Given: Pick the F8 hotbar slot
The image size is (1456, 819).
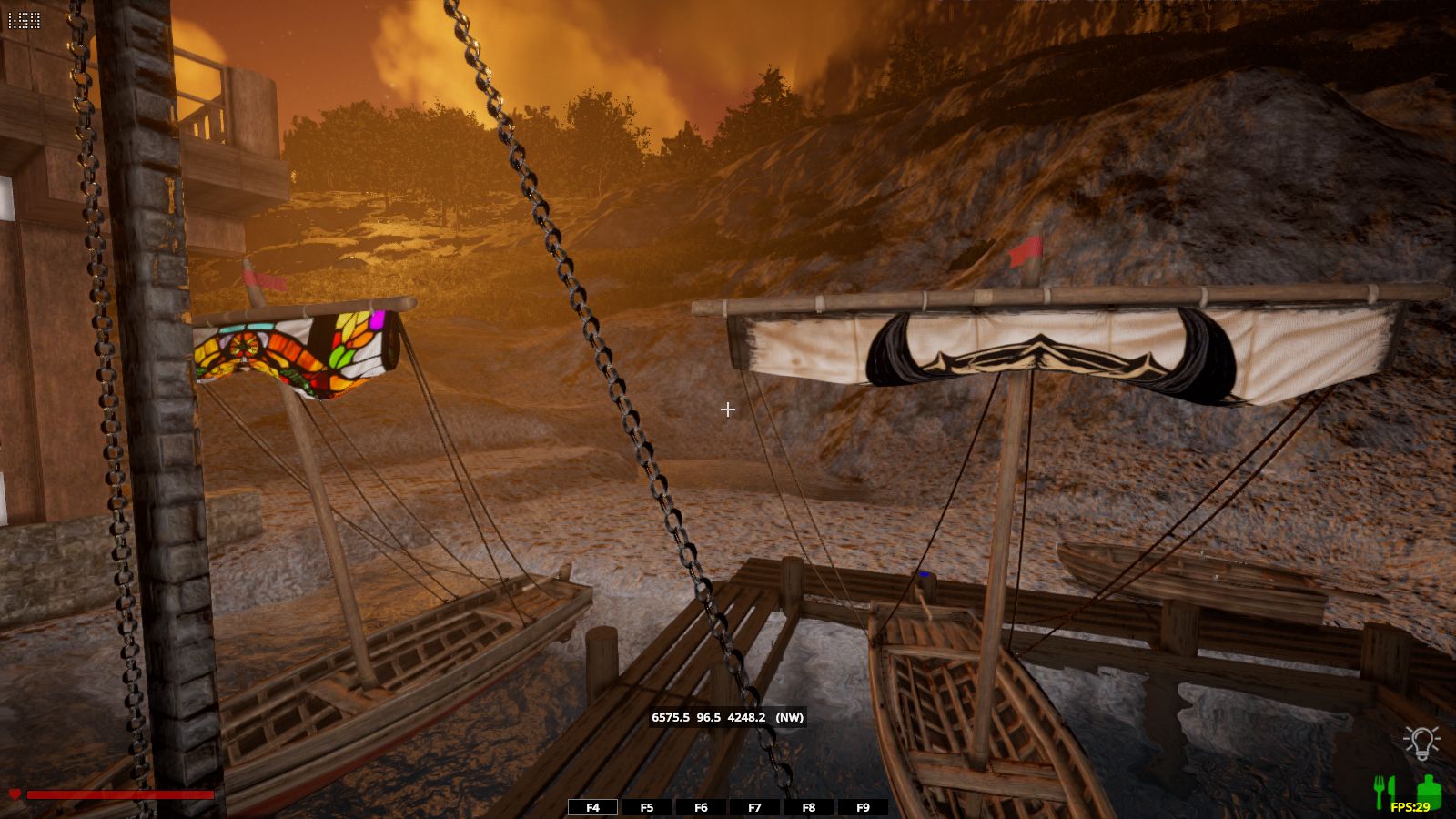Looking at the screenshot, I should pos(808,807).
